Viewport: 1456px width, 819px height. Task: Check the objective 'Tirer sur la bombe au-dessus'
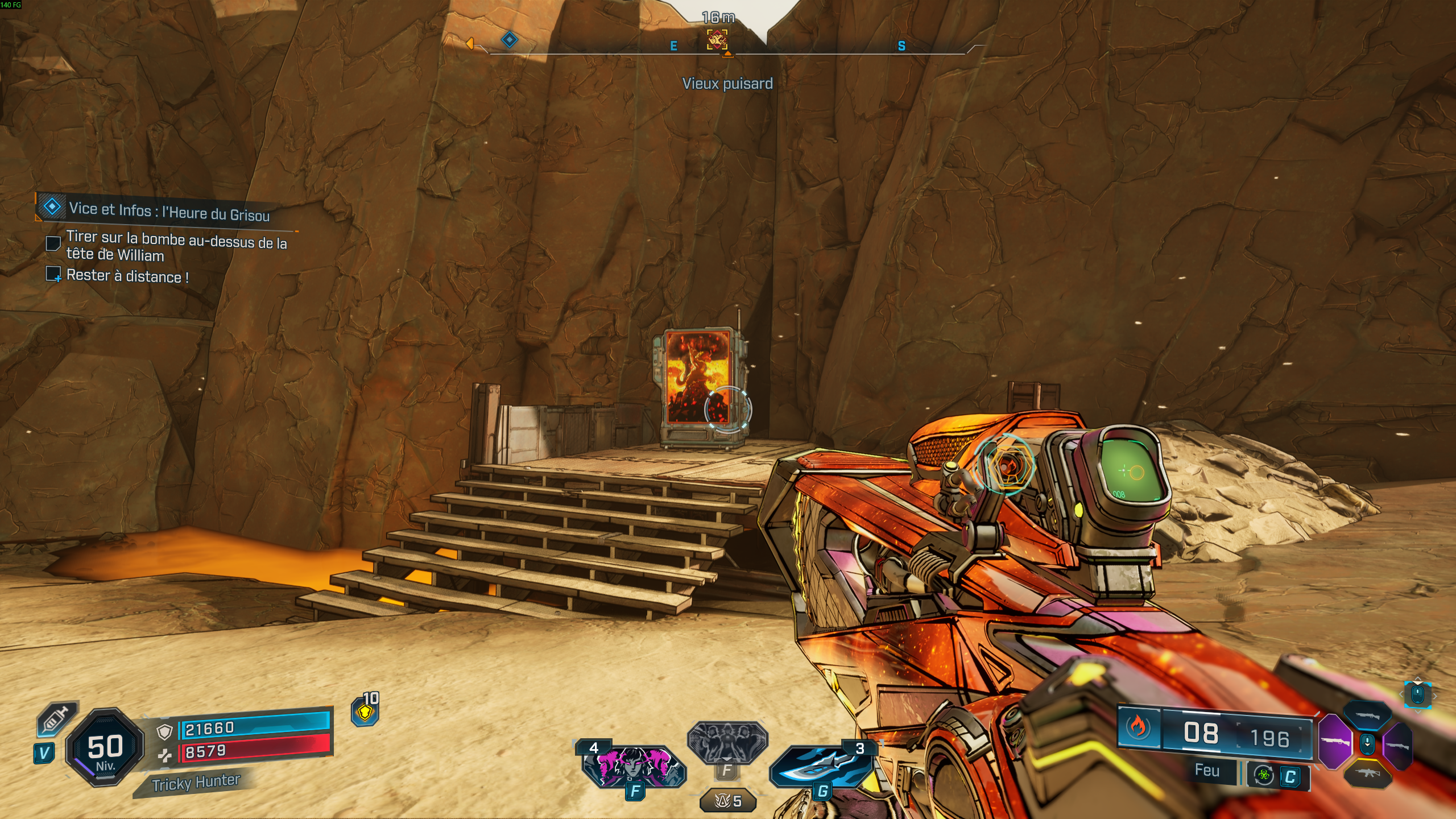(54, 244)
